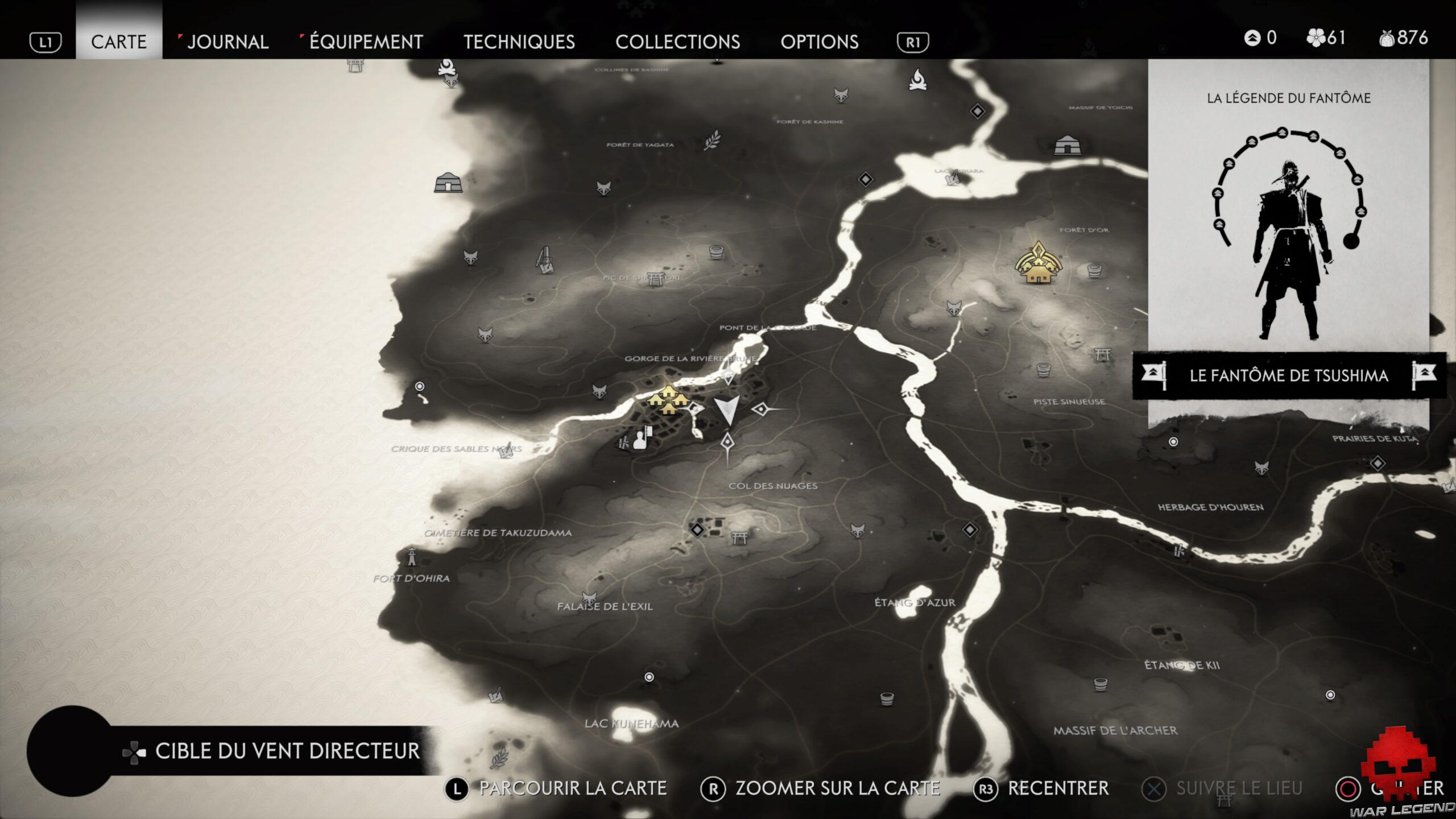Open the COLLECTIONS tab
1456x819 pixels.
click(679, 42)
